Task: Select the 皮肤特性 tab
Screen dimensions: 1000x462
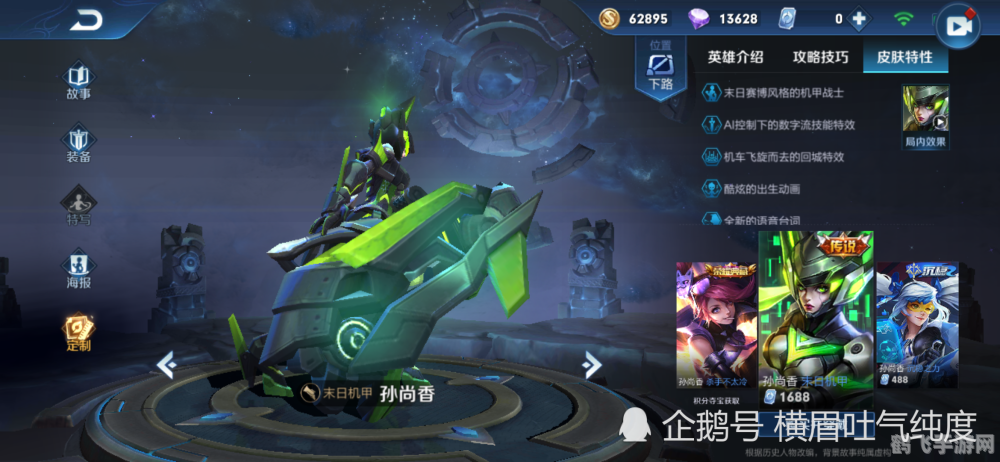Action: (x=905, y=57)
